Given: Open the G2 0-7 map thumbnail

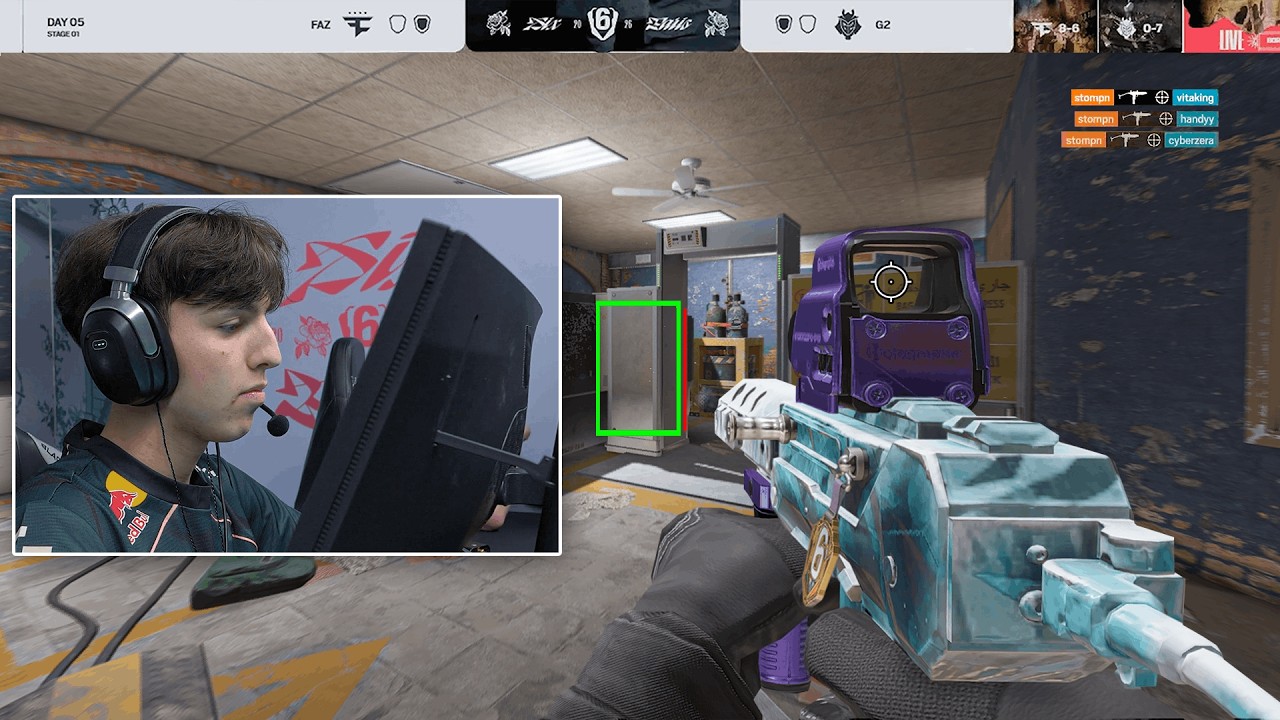Looking at the screenshot, I should point(1139,26).
